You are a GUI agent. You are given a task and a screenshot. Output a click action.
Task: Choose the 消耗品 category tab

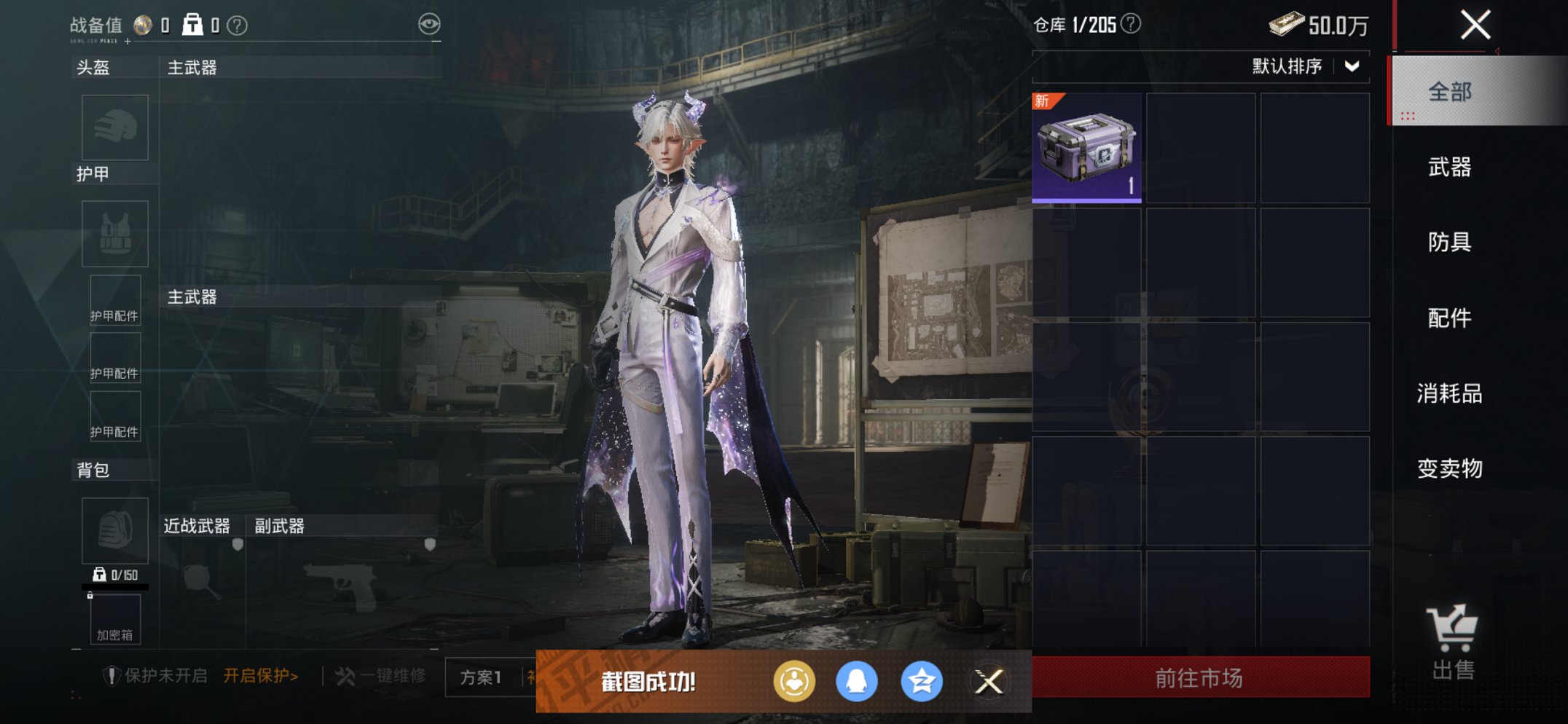click(1450, 393)
